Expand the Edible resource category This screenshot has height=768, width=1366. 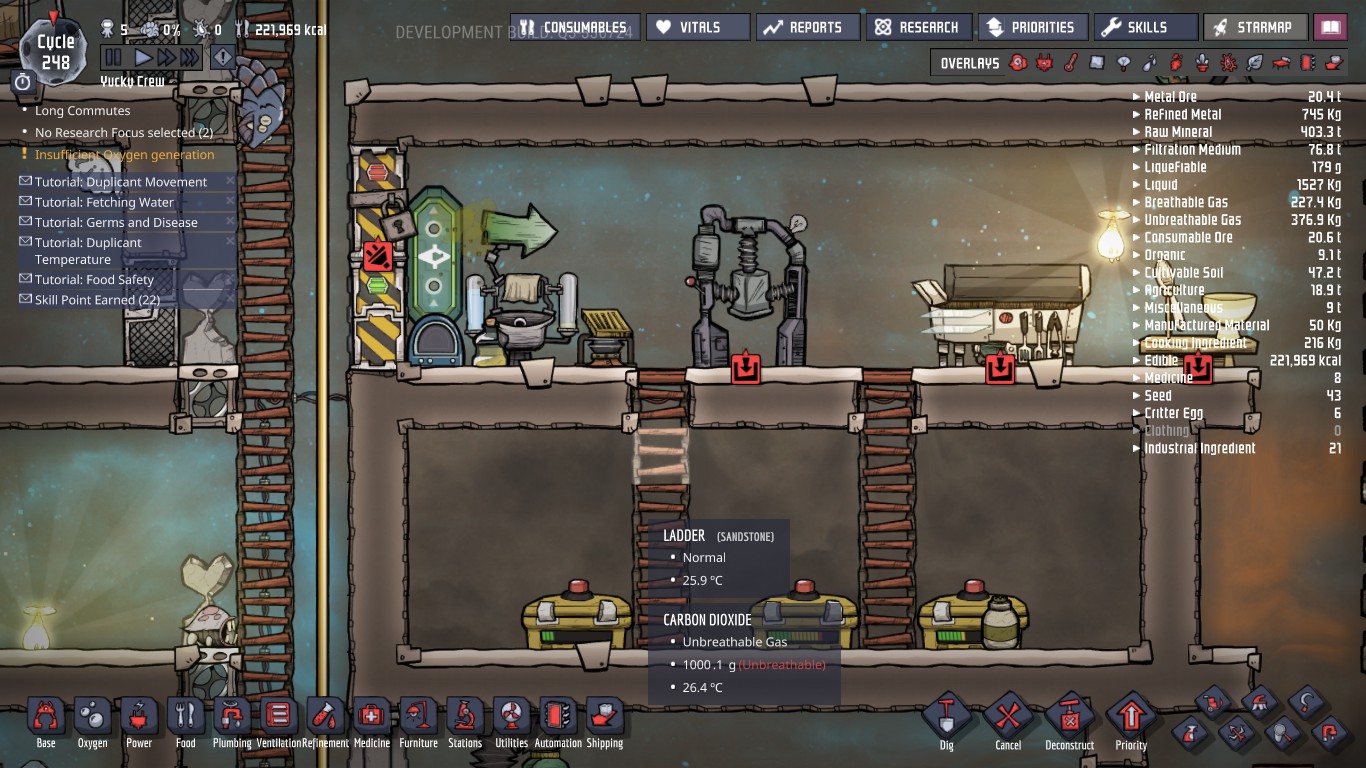(x=1163, y=360)
